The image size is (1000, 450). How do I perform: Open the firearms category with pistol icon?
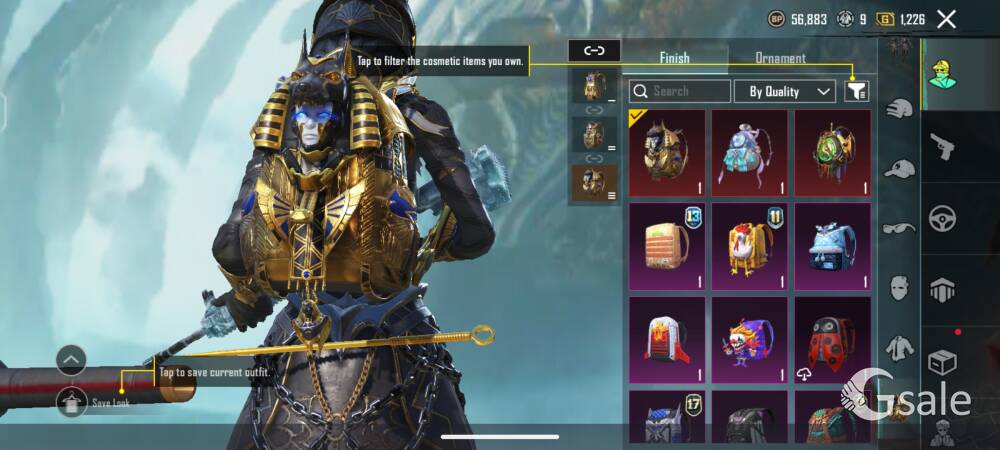(x=942, y=148)
